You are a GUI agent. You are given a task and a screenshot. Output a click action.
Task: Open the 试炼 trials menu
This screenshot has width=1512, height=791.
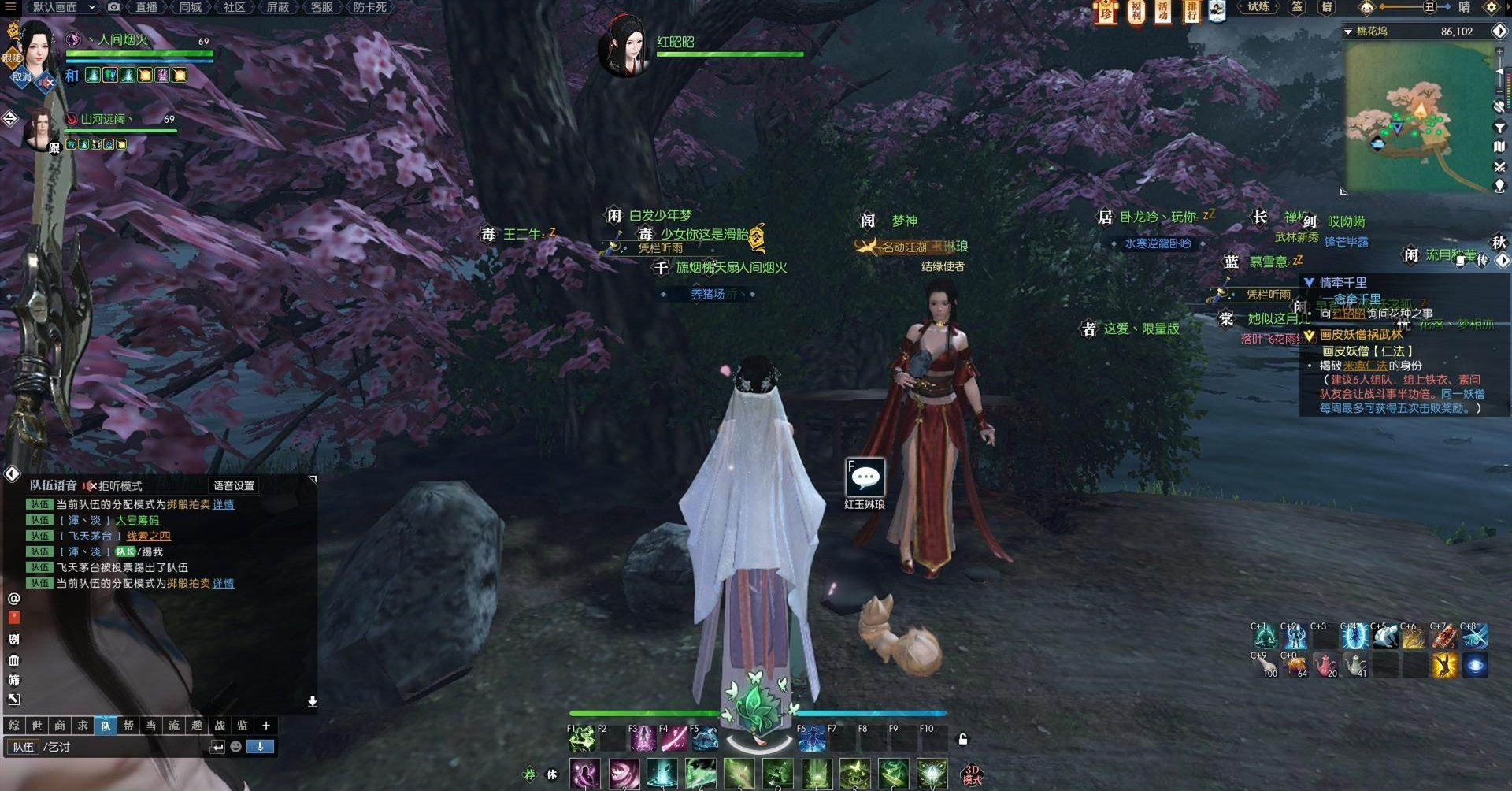pos(1258,7)
